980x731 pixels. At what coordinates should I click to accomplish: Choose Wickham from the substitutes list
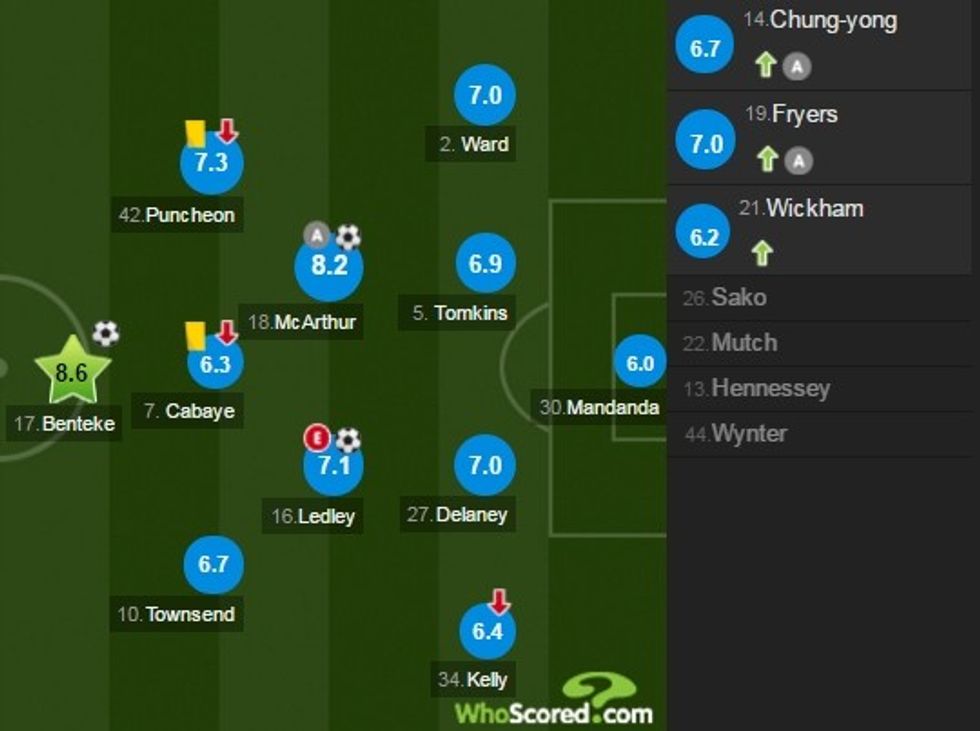tap(822, 231)
